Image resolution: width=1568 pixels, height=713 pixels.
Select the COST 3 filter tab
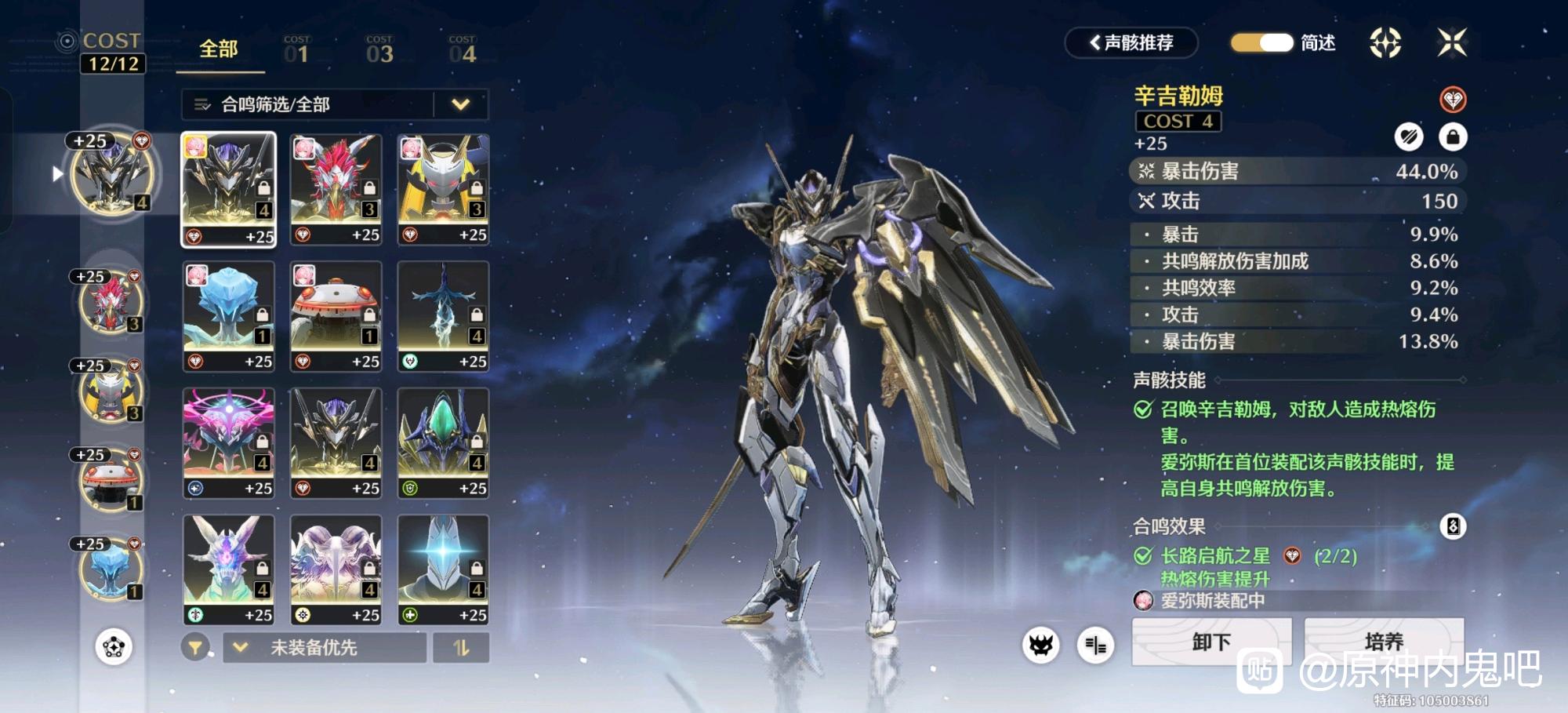[379, 49]
